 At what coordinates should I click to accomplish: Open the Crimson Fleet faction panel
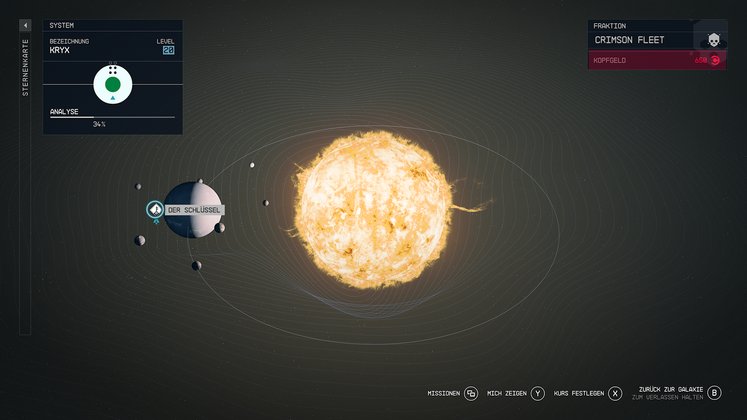coord(655,40)
